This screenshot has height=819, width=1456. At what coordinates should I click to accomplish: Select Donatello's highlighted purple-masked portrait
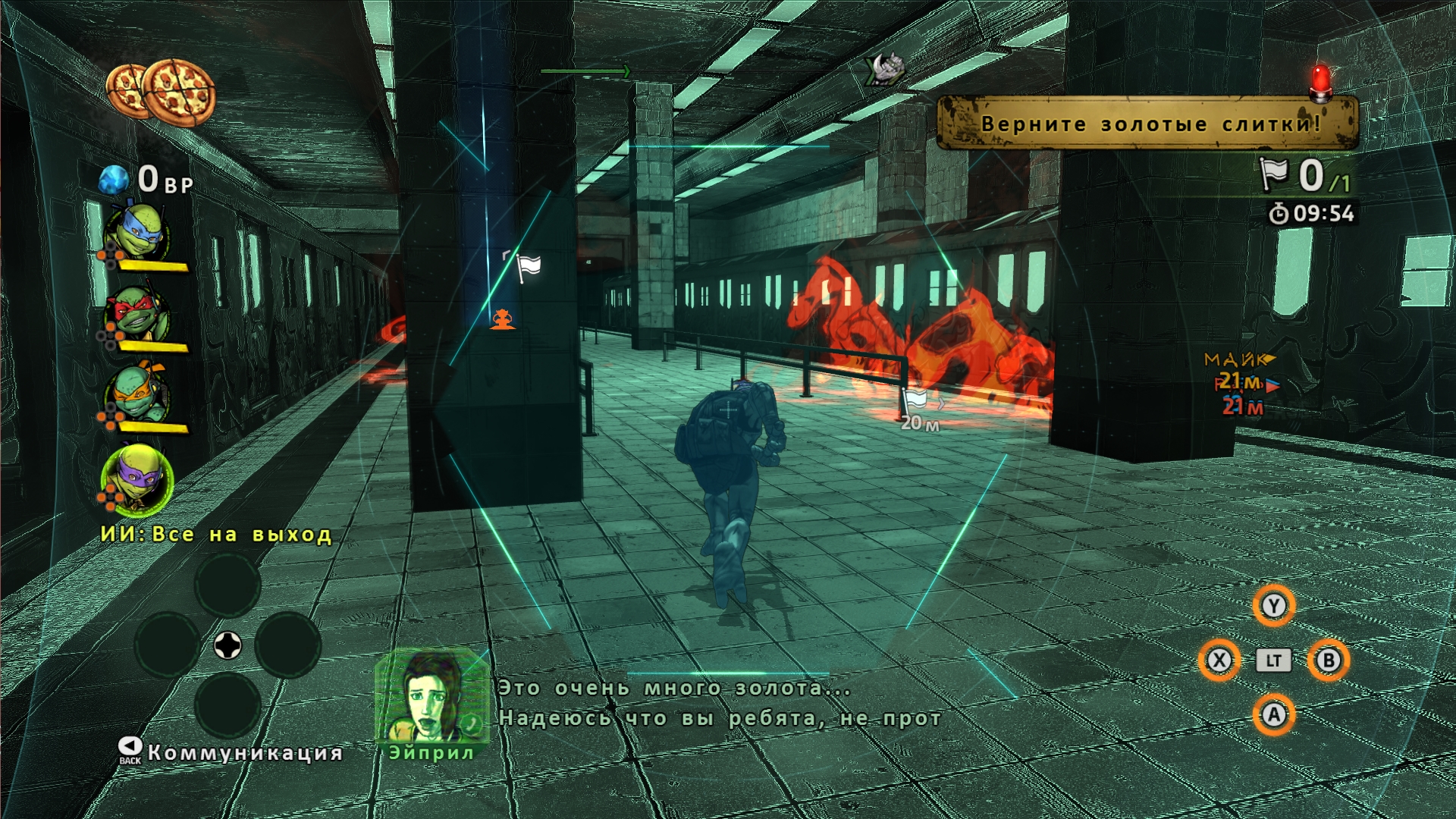(136, 480)
